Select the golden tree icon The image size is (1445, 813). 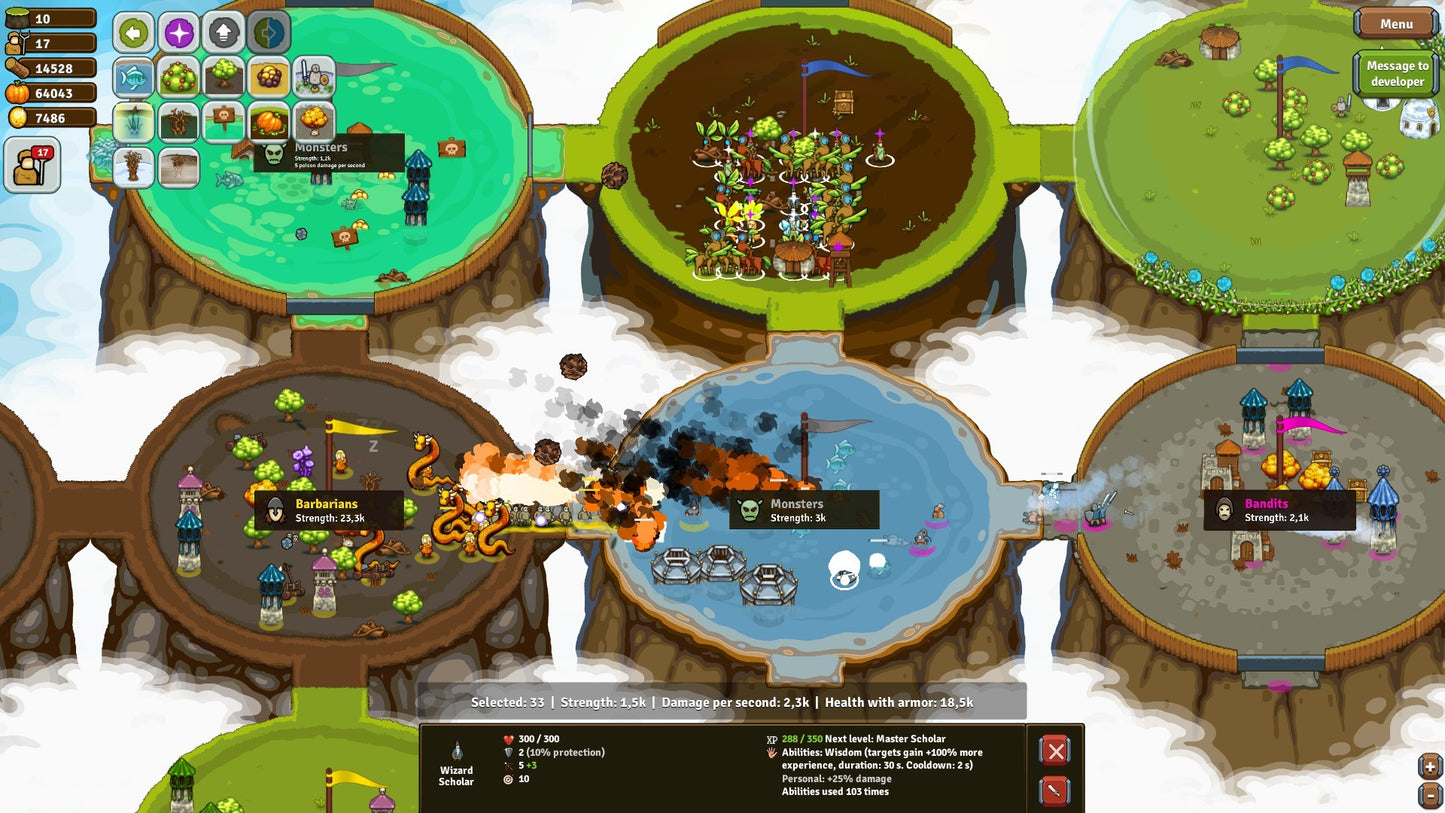click(x=315, y=121)
